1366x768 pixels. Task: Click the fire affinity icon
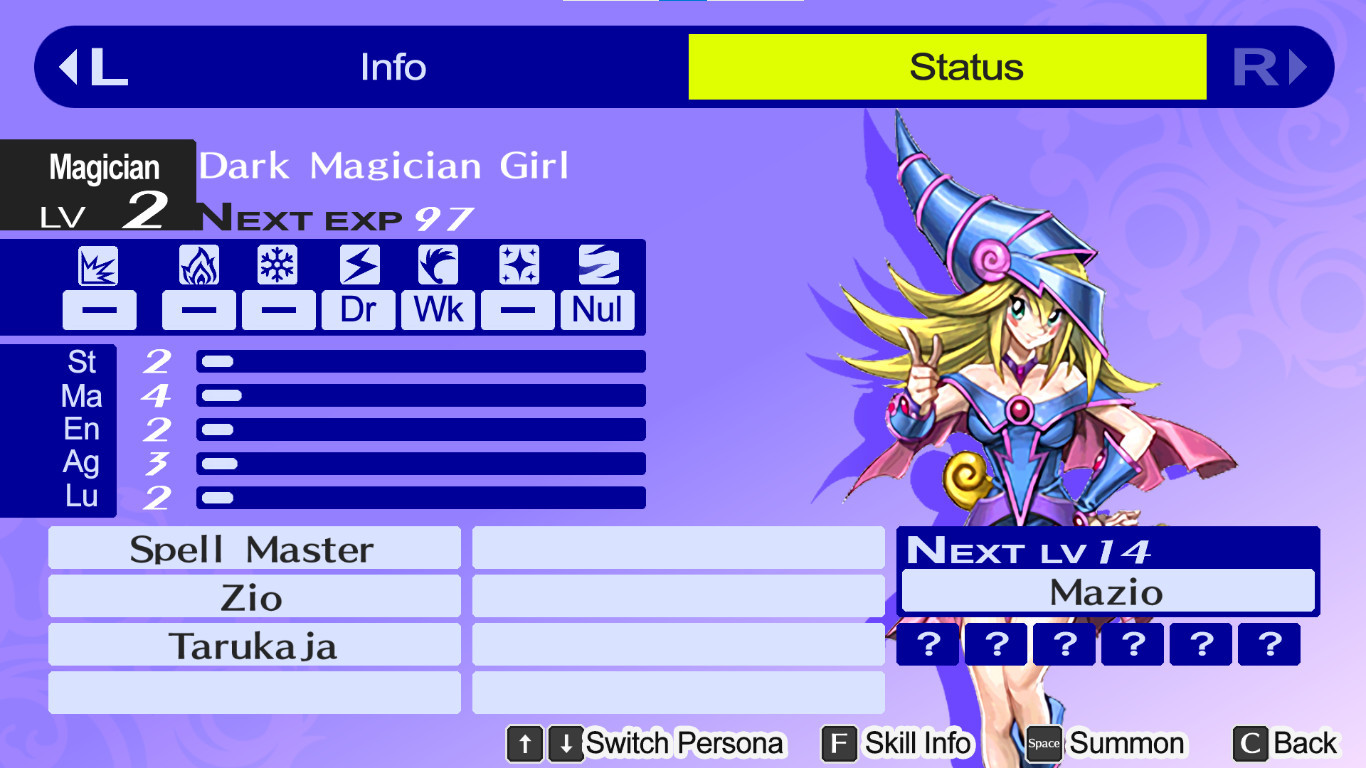click(197, 264)
